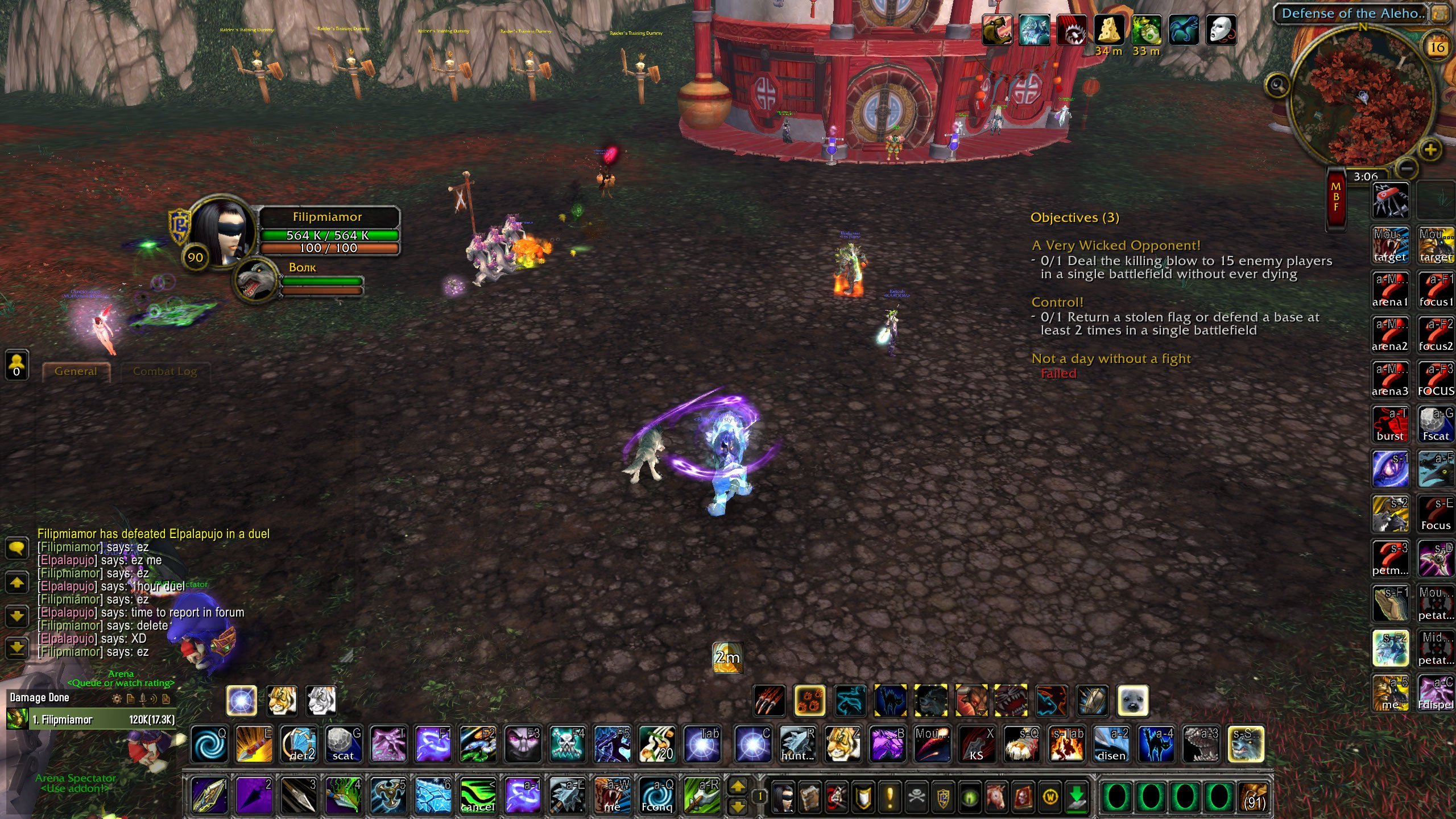Click the minimap tracking magnifier button
1456x819 pixels.
click(x=1277, y=86)
